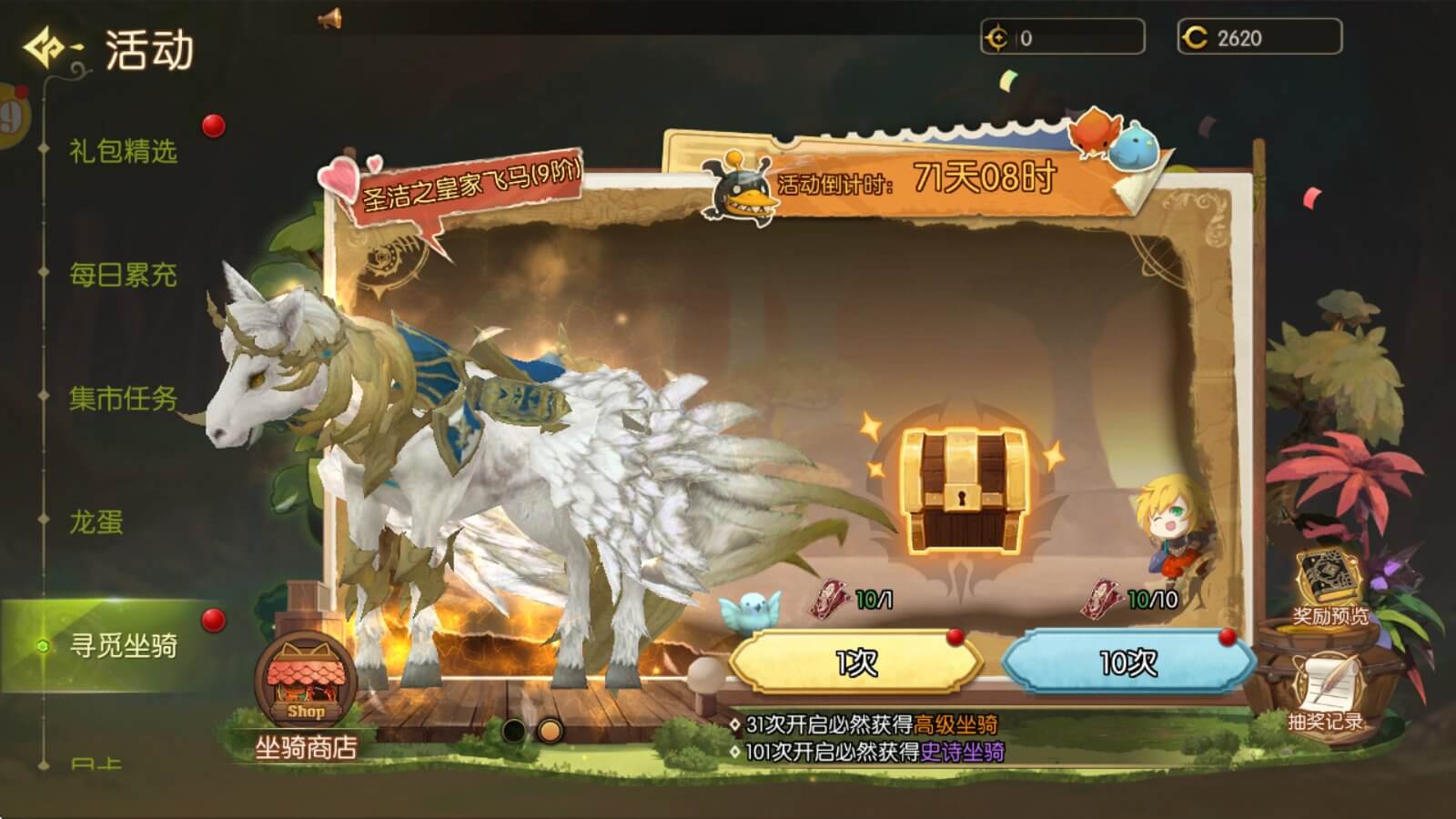This screenshot has width=1456, height=819.
Task: Open the 奖励预览 reward preview
Action: [x=1330, y=587]
